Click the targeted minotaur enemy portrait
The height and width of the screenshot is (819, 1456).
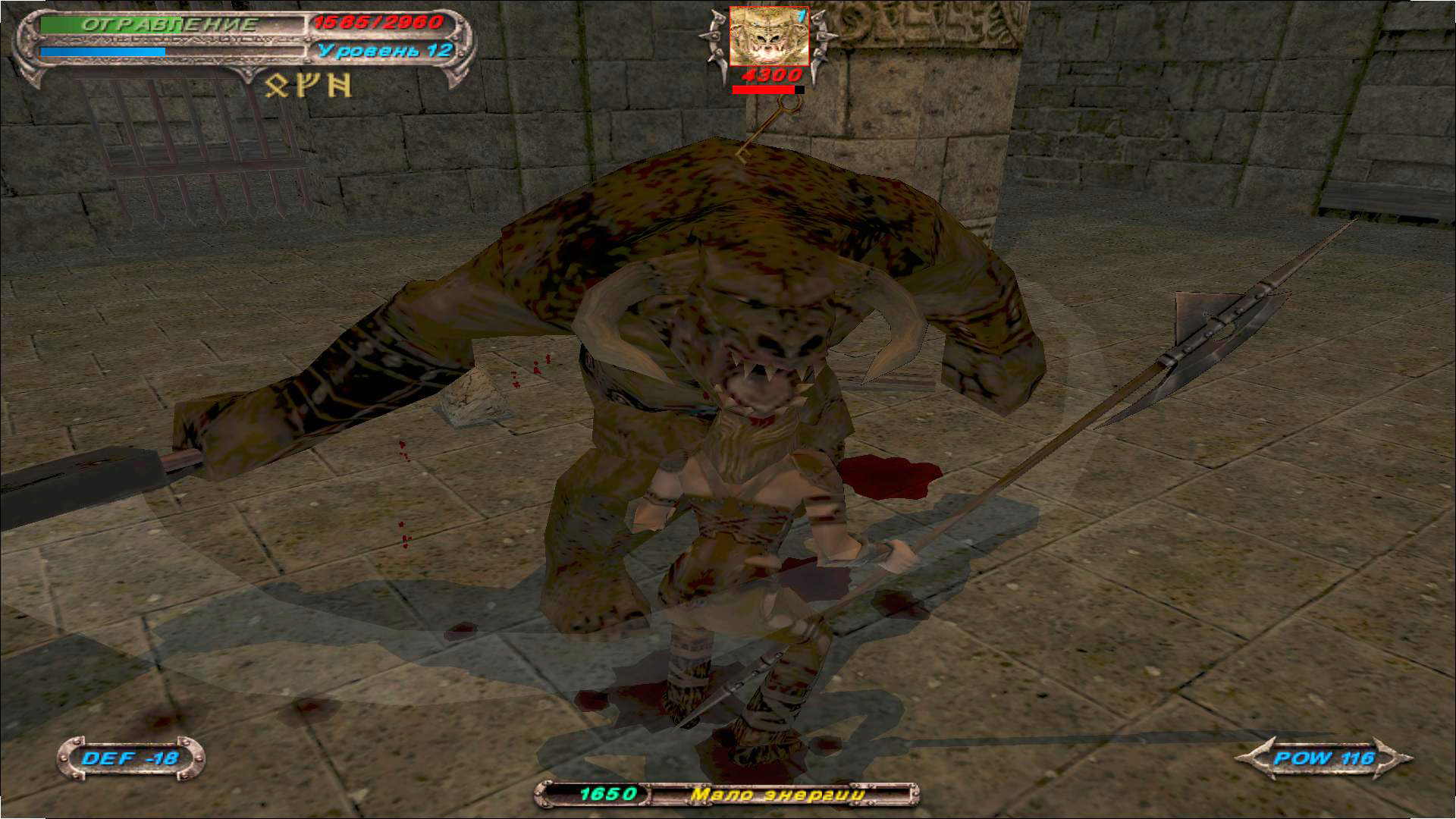coord(768,37)
